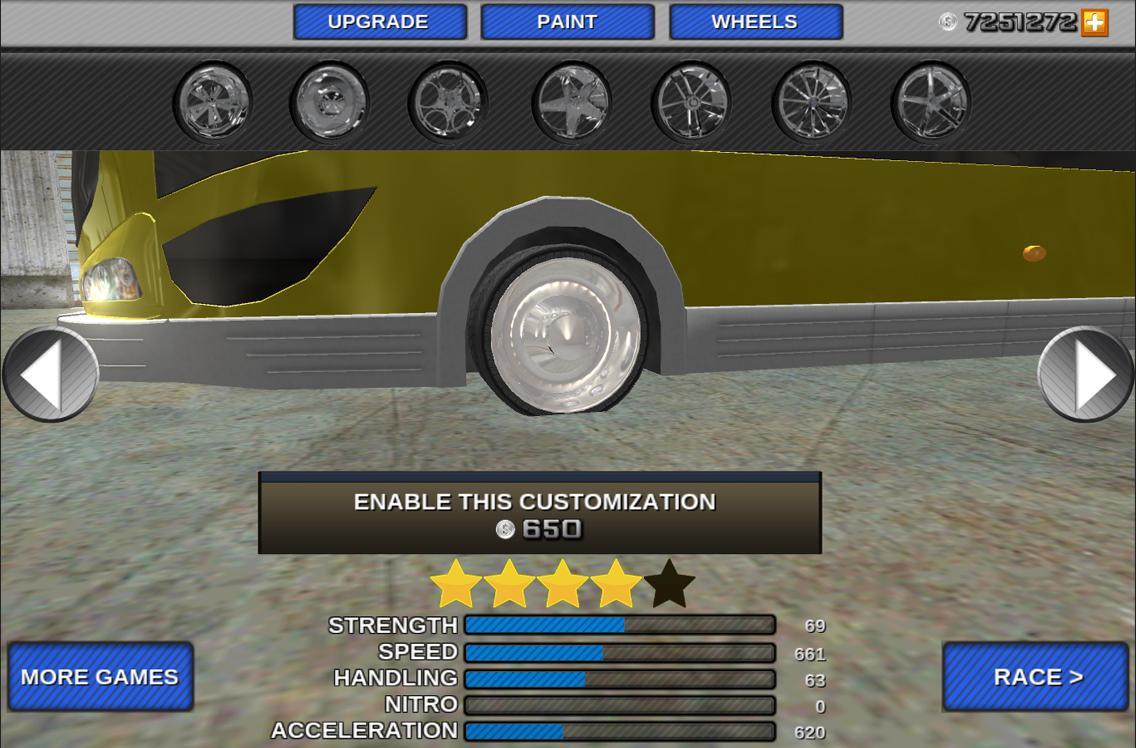Select the Wheels tab

coord(755,22)
